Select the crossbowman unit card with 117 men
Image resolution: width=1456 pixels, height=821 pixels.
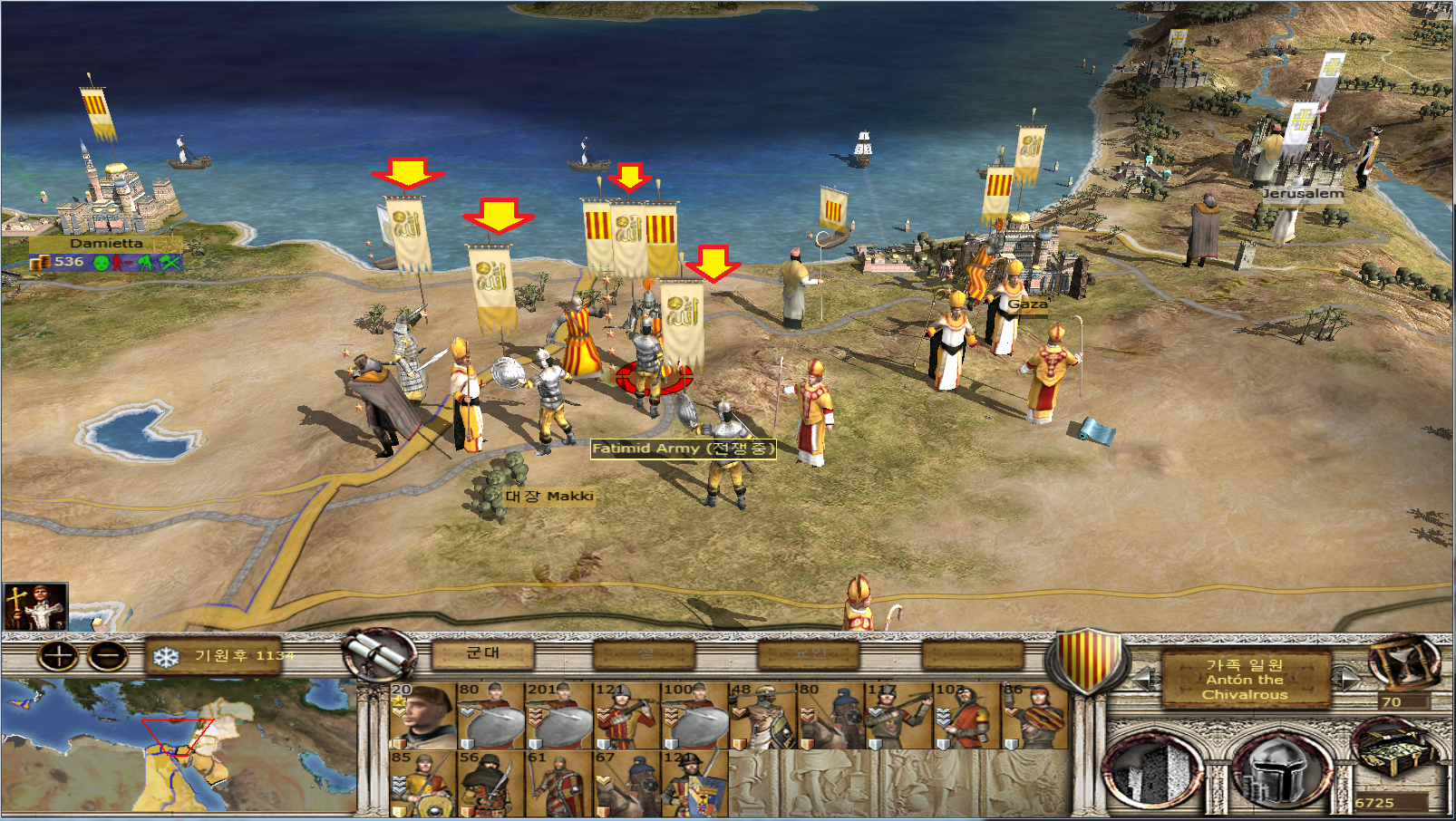pyautogui.click(x=898, y=716)
